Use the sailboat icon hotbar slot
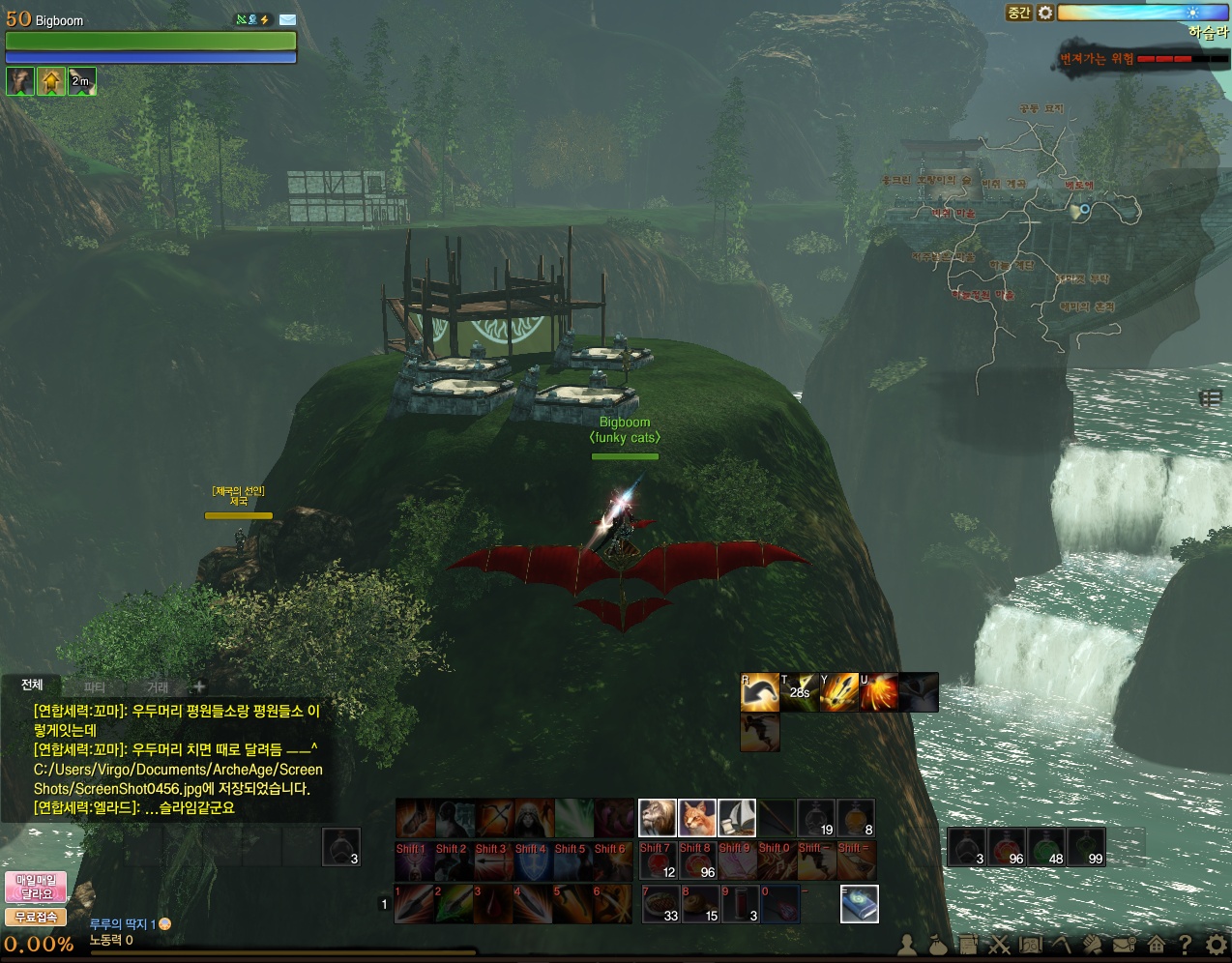Screen dimensions: 1232x963 pos(737,818)
